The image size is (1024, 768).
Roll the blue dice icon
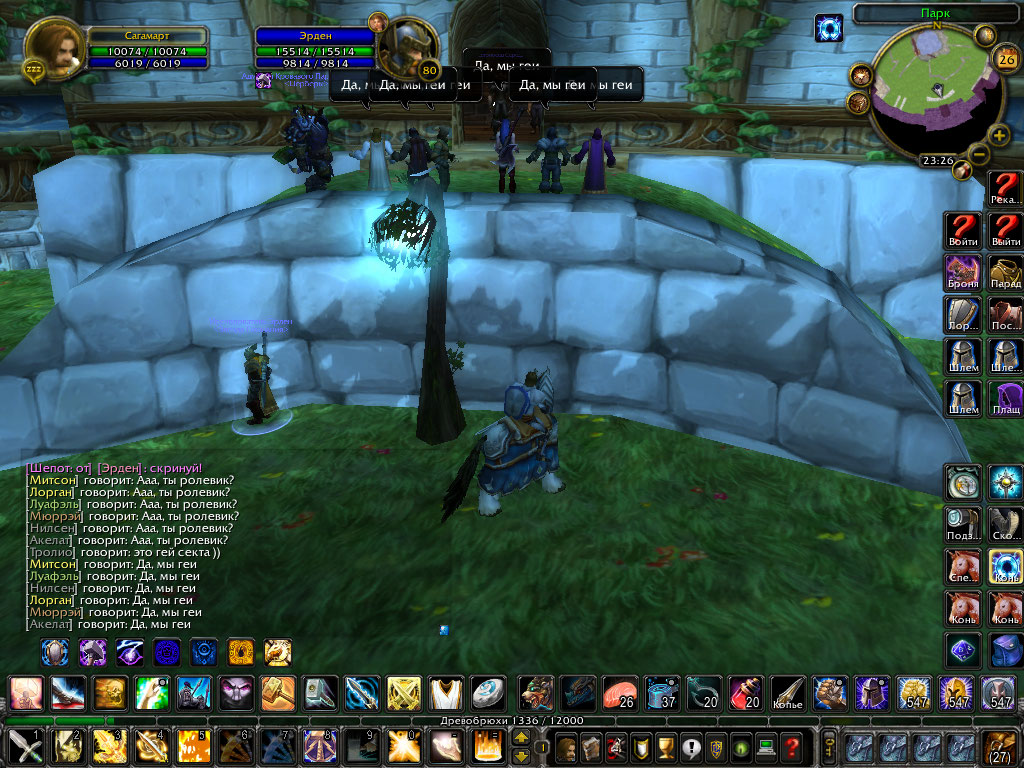pyautogui.click(x=964, y=650)
